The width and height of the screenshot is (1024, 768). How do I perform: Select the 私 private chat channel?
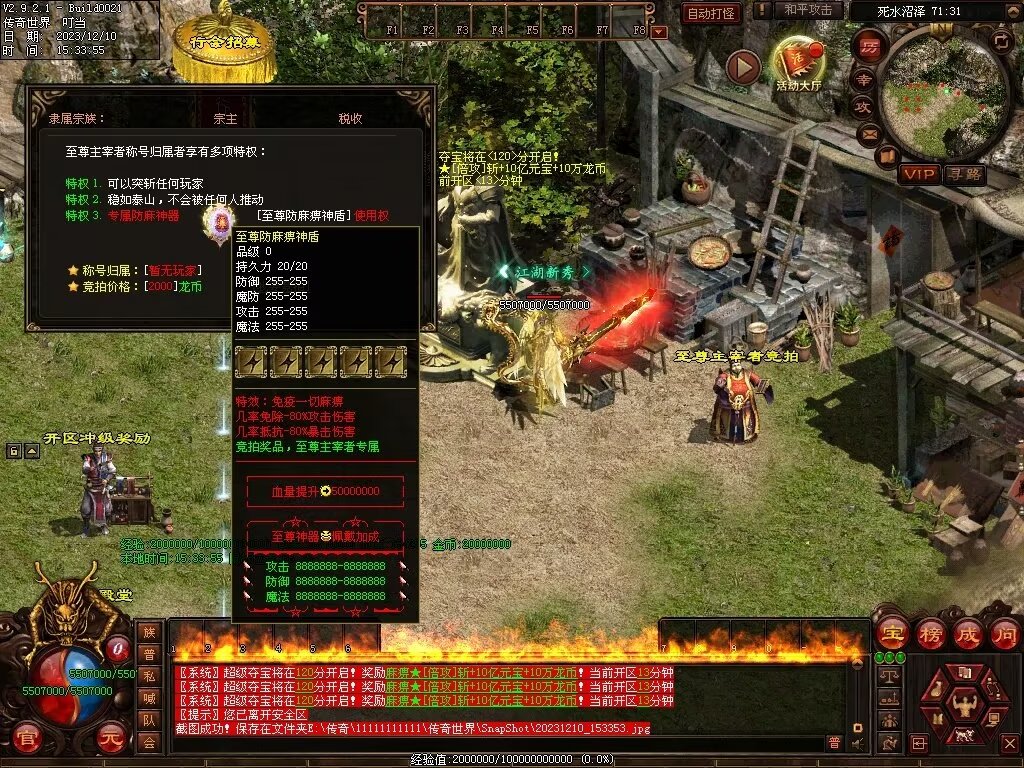point(148,676)
